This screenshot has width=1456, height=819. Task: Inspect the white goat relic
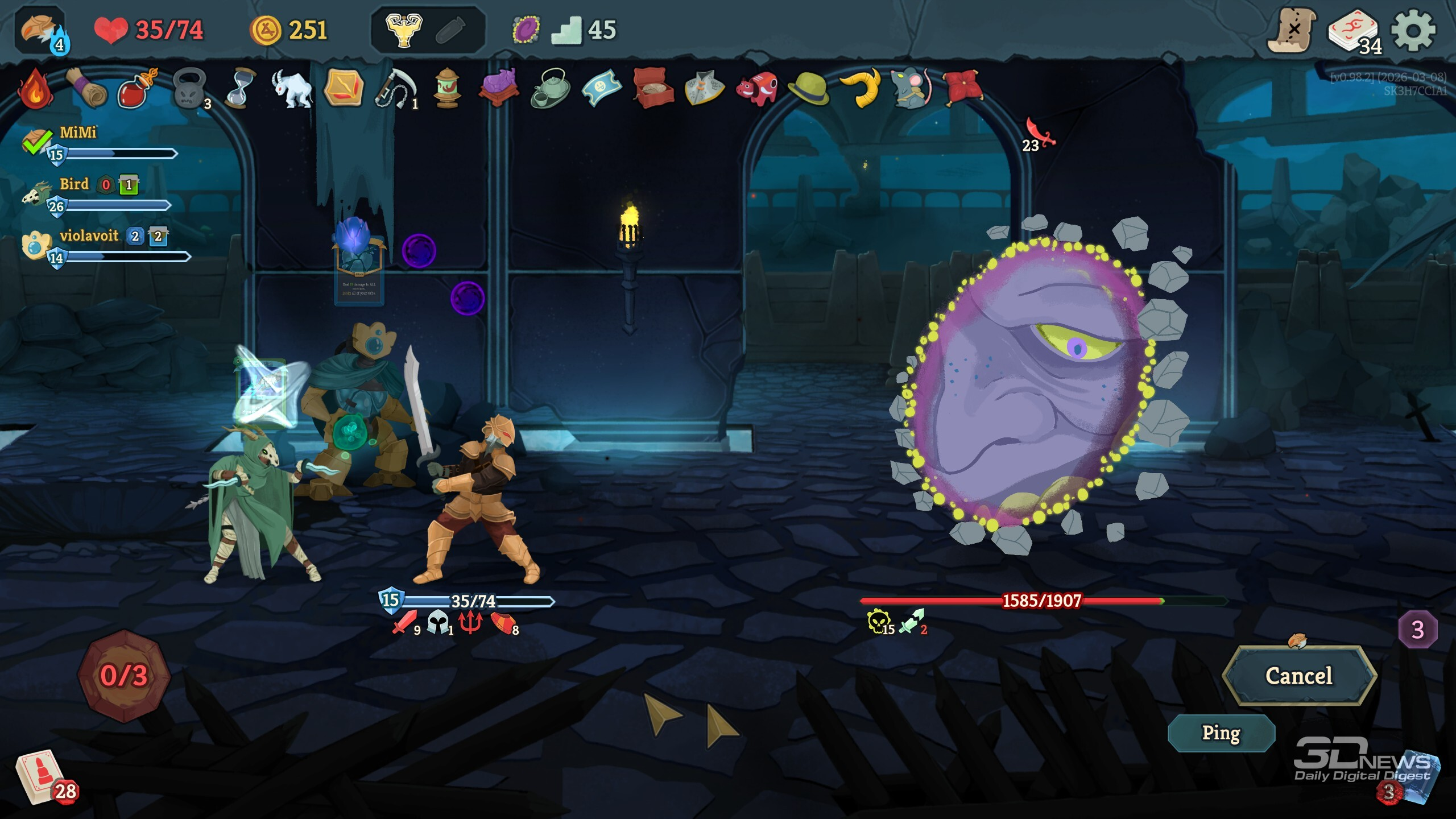pyautogui.click(x=291, y=89)
